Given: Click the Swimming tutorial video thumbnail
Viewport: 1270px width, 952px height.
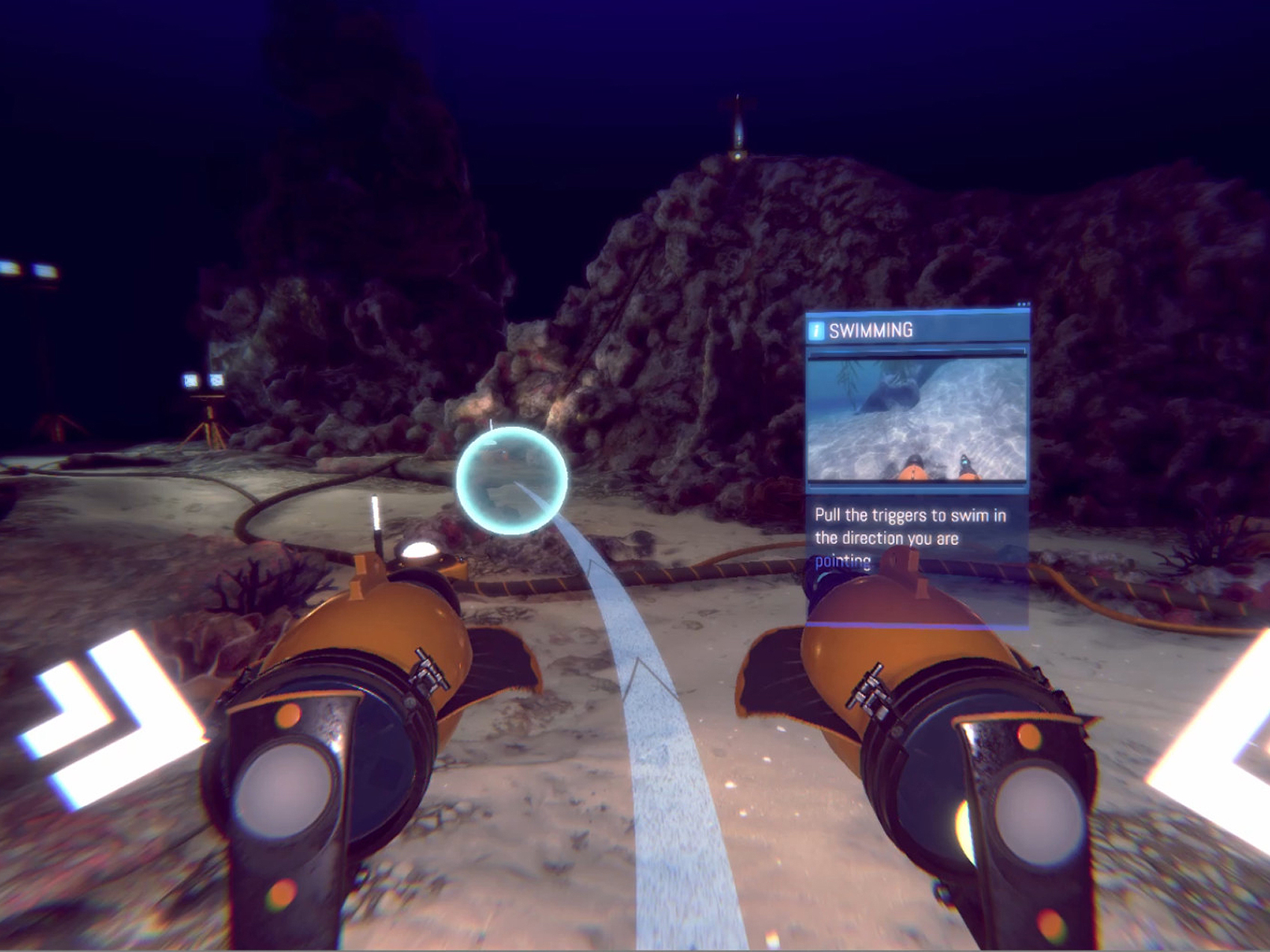Looking at the screenshot, I should 917,418.
